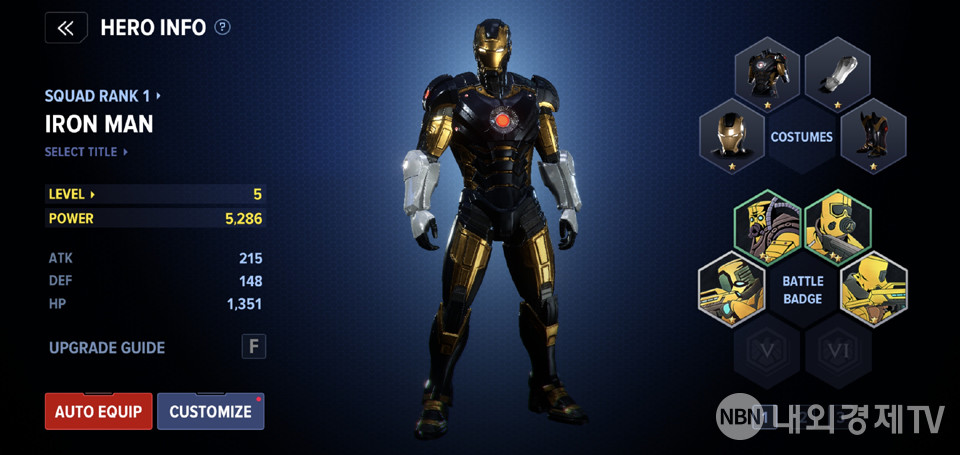Choose Select Title for Iron Man
960x455 pixels.
87,152
